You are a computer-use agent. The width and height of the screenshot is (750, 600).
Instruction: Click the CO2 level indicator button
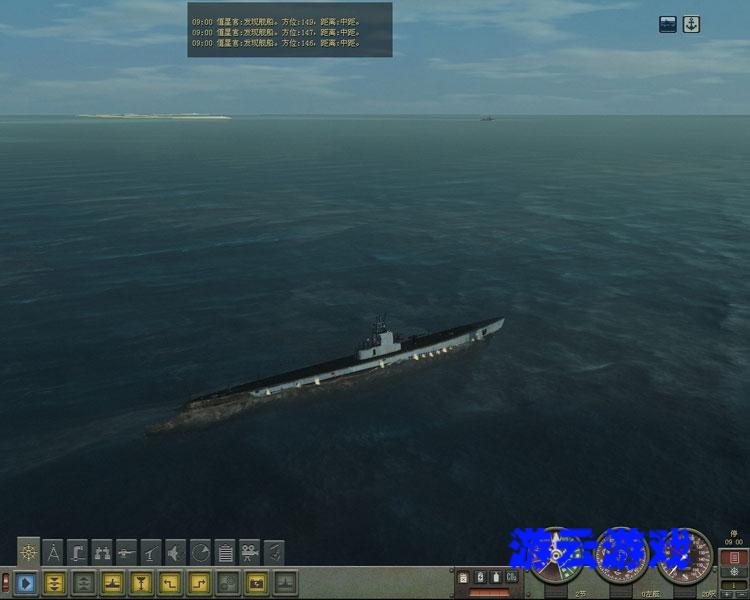pos(511,578)
